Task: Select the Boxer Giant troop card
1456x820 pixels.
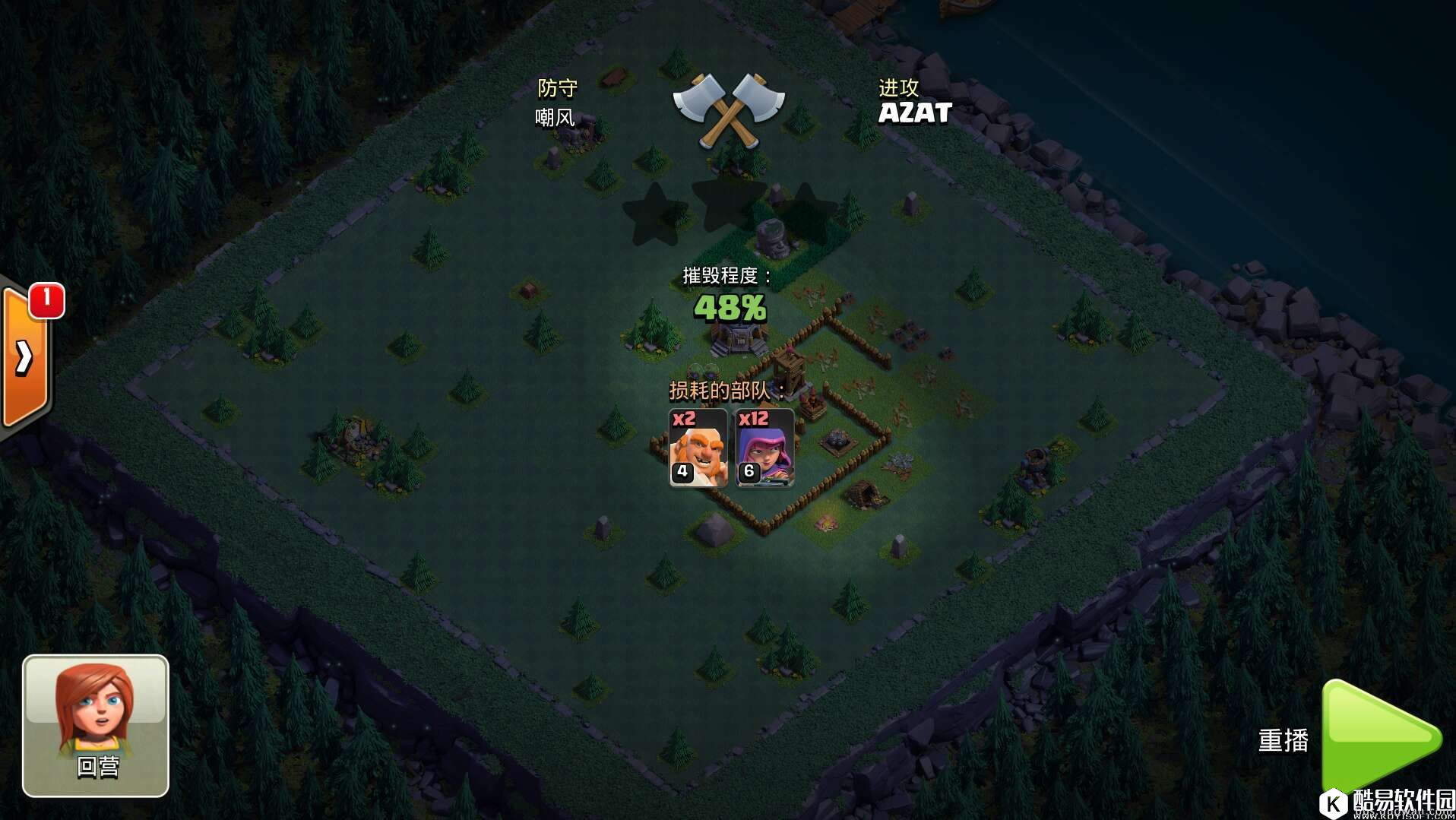Action: click(698, 448)
